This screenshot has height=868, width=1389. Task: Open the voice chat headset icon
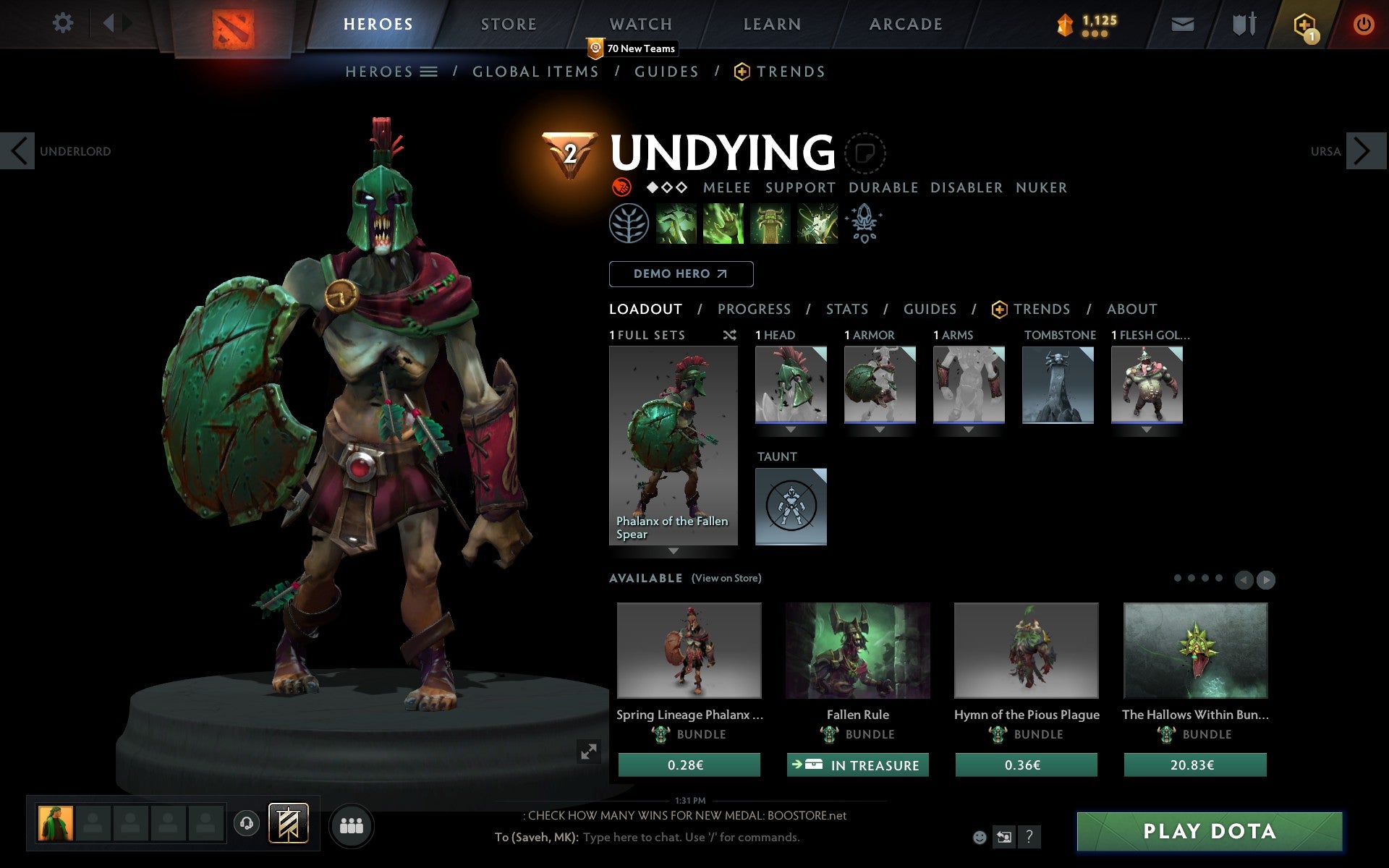246,822
